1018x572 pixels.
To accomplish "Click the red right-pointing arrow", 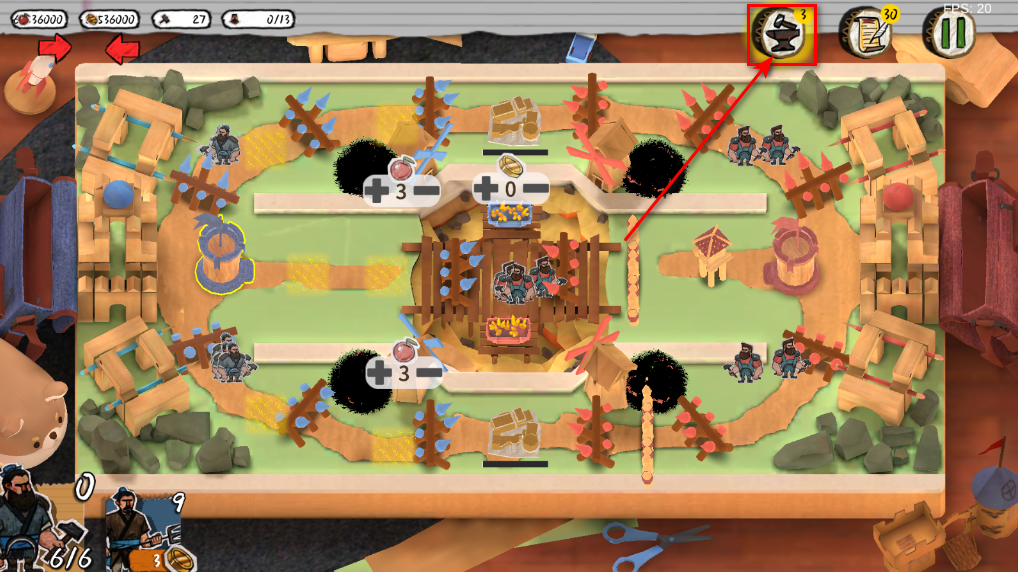I will coord(56,46).
